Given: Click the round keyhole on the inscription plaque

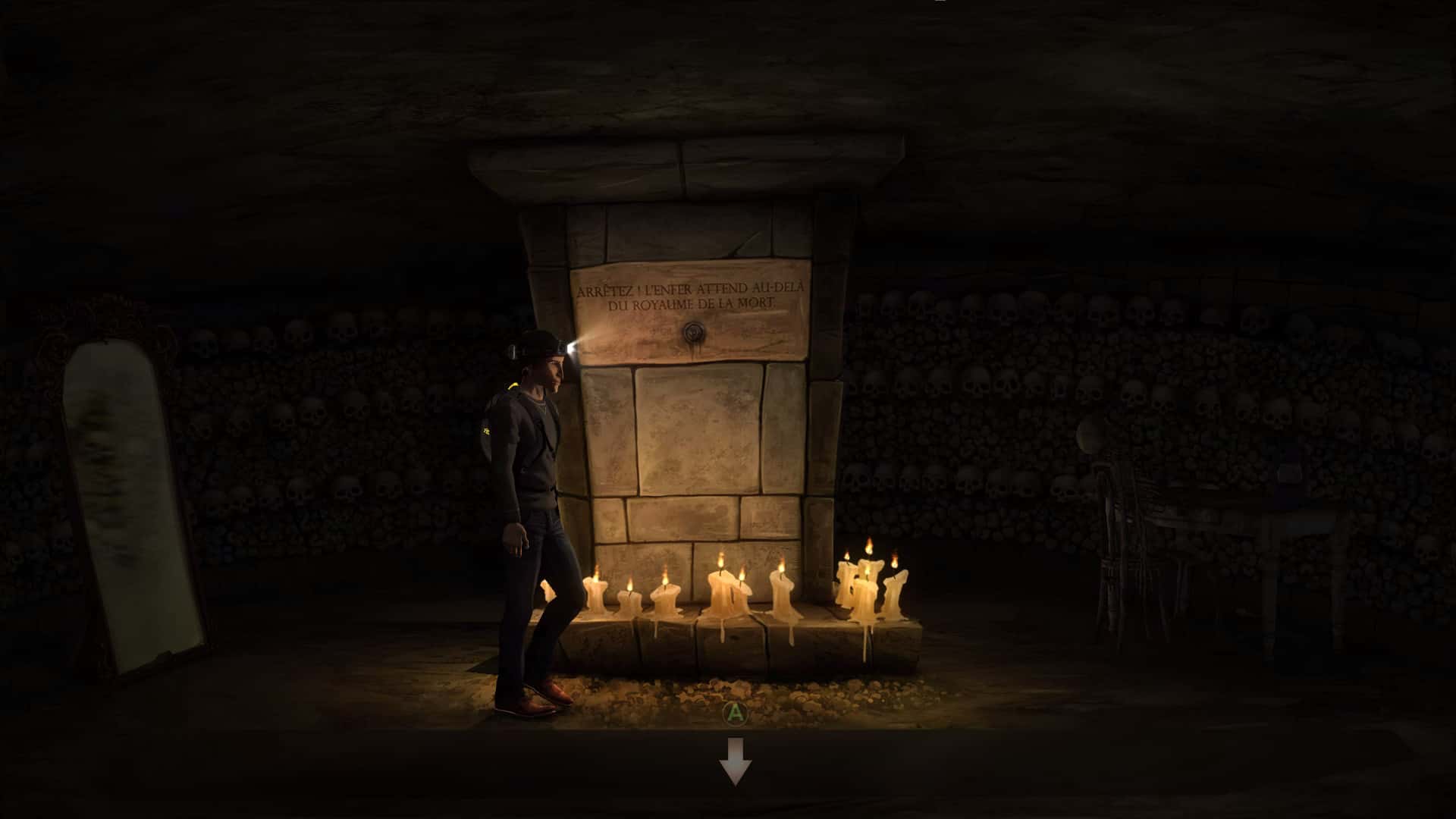Looking at the screenshot, I should [x=694, y=331].
